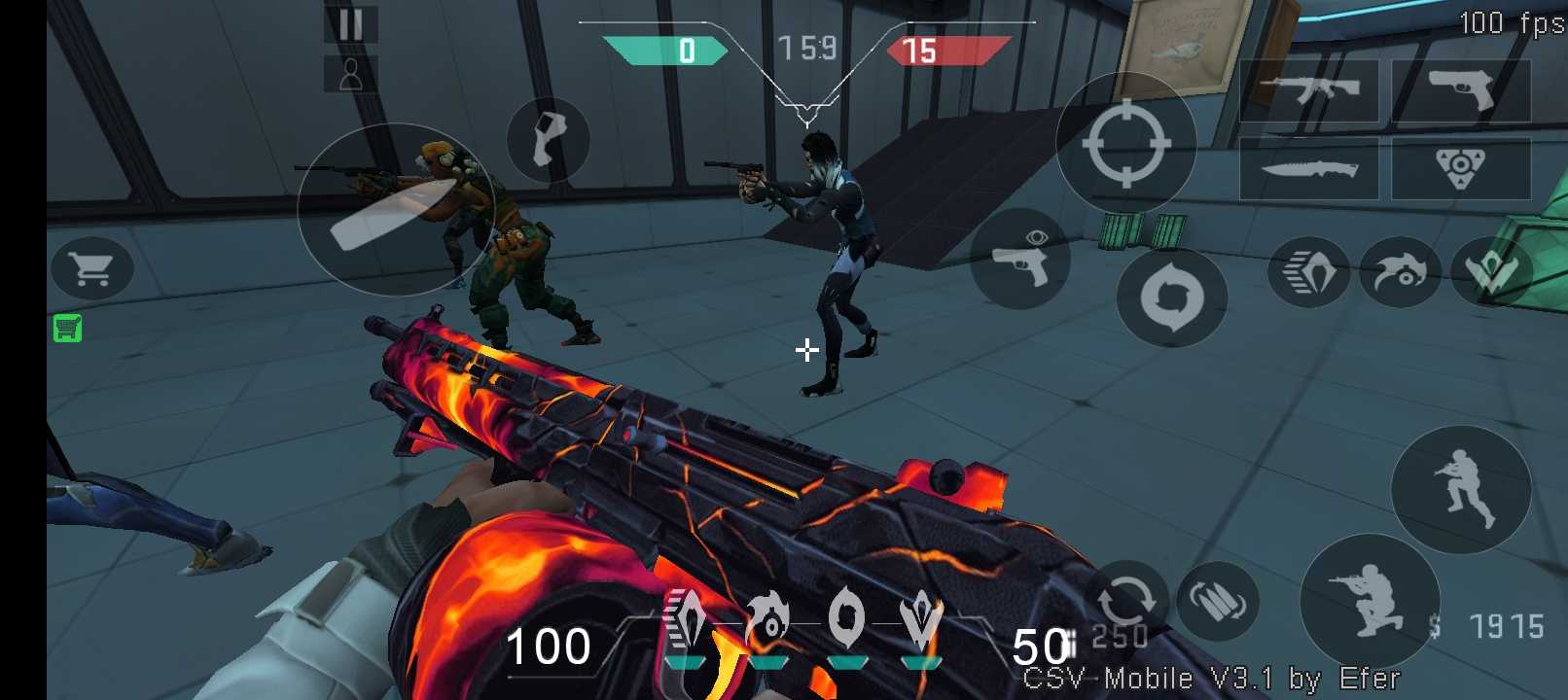Pause the match with the pause button

(350, 24)
